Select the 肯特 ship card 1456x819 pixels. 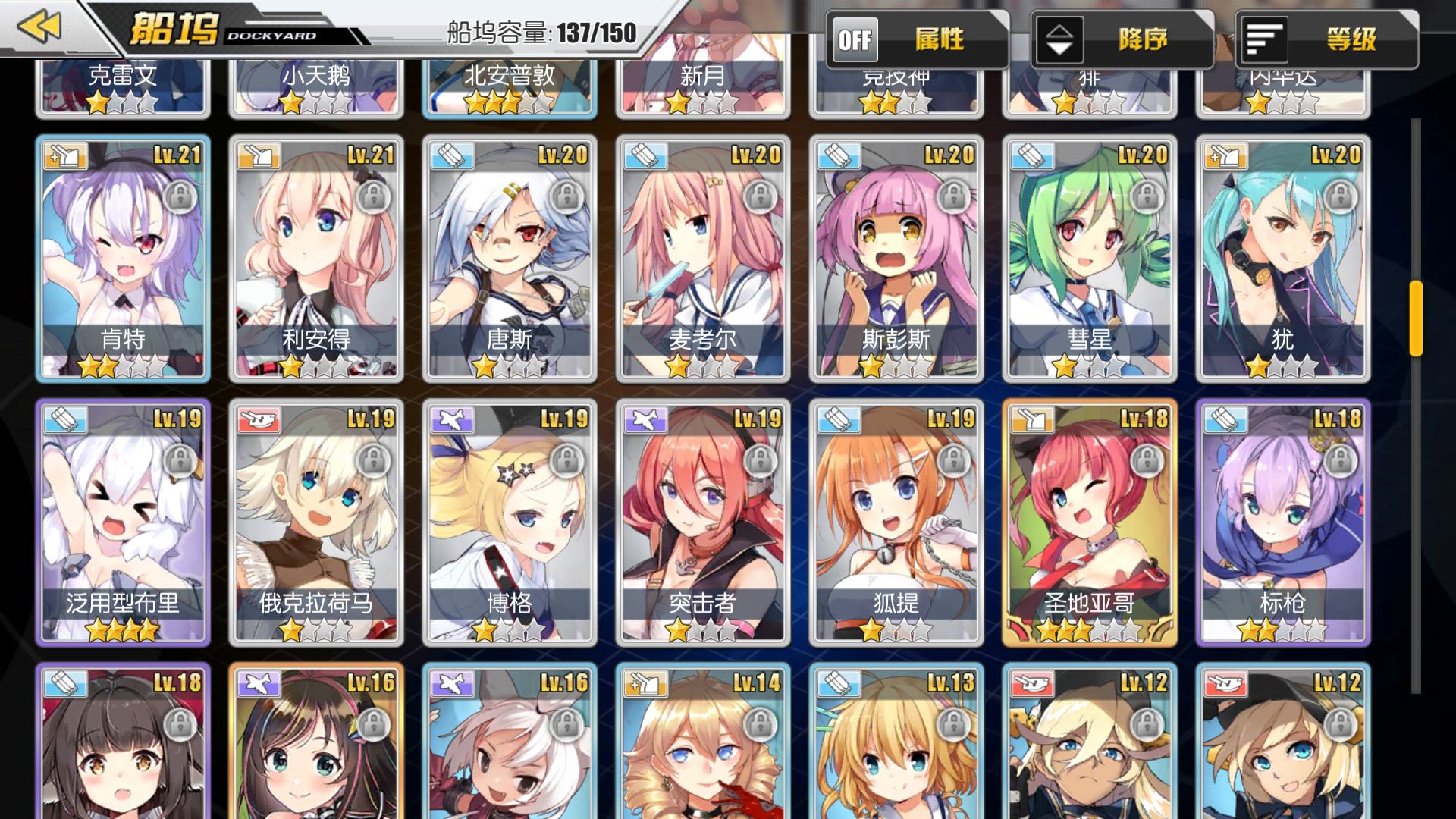pyautogui.click(x=123, y=258)
